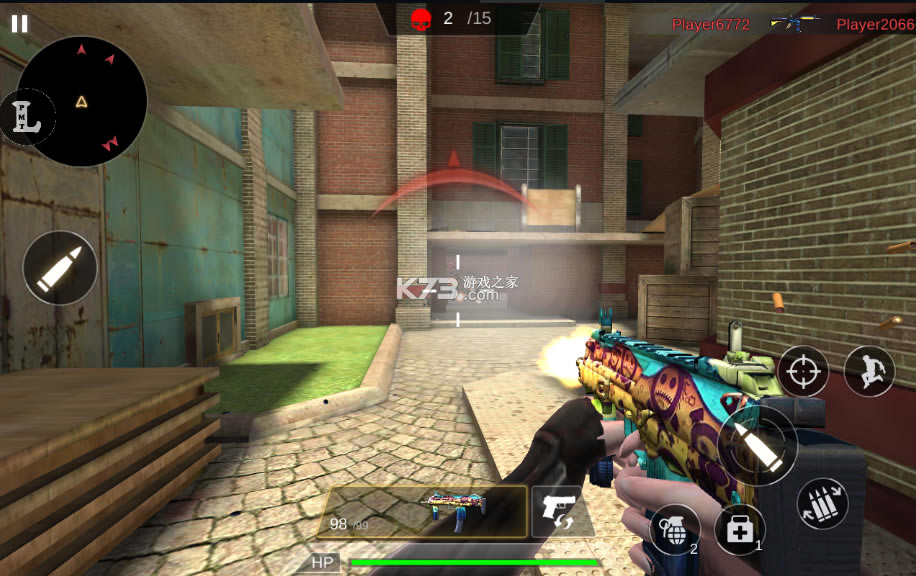The width and height of the screenshot is (916, 576).
Task: Tap the circular radar minimap
Action: tap(84, 101)
